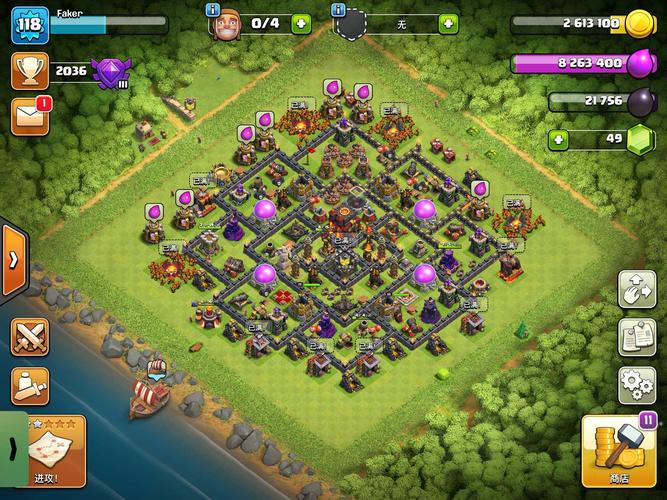
Task: Open the clipboard notes button above settings
Action: click(x=637, y=336)
